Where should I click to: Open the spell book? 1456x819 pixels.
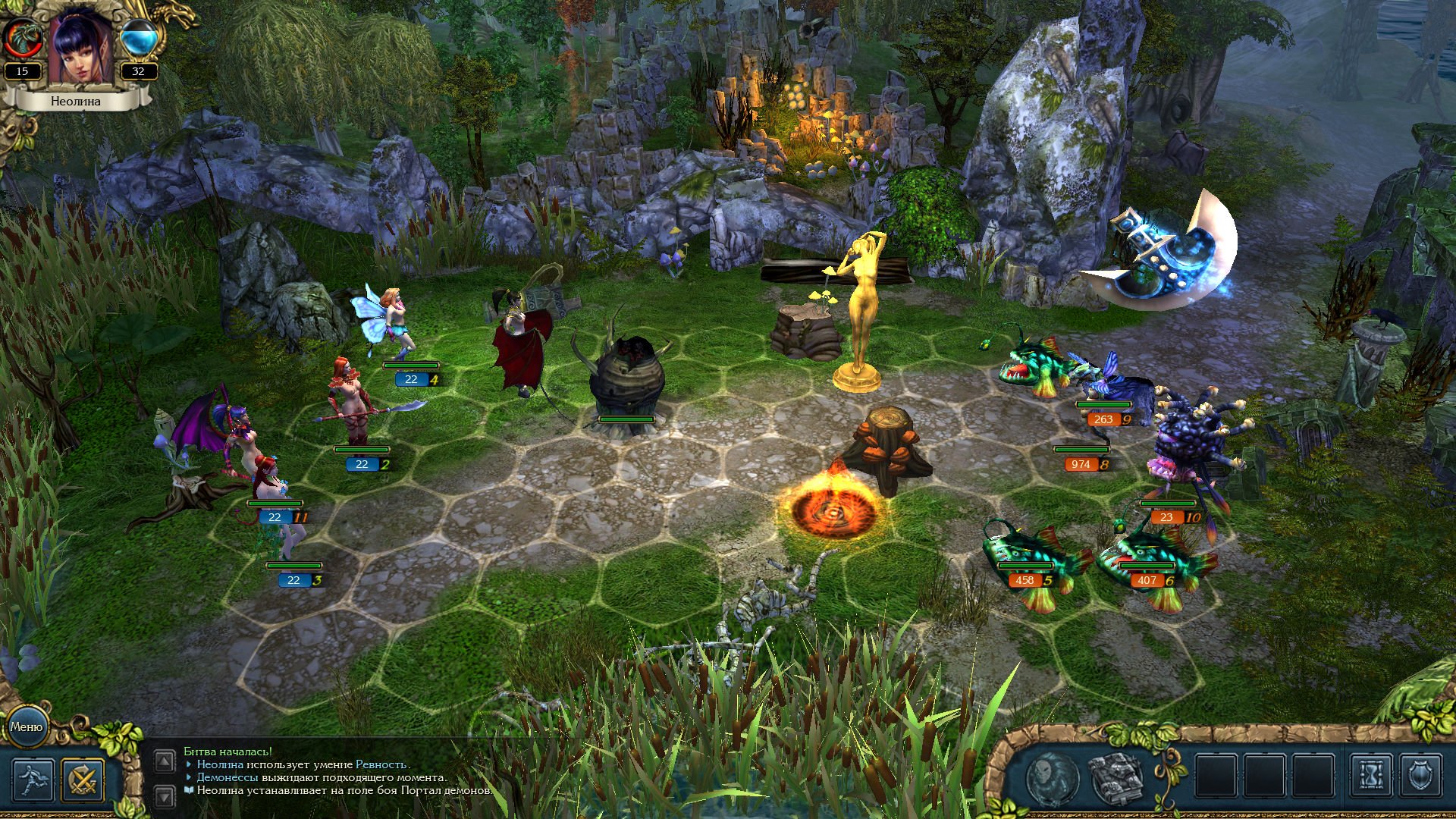1115,777
